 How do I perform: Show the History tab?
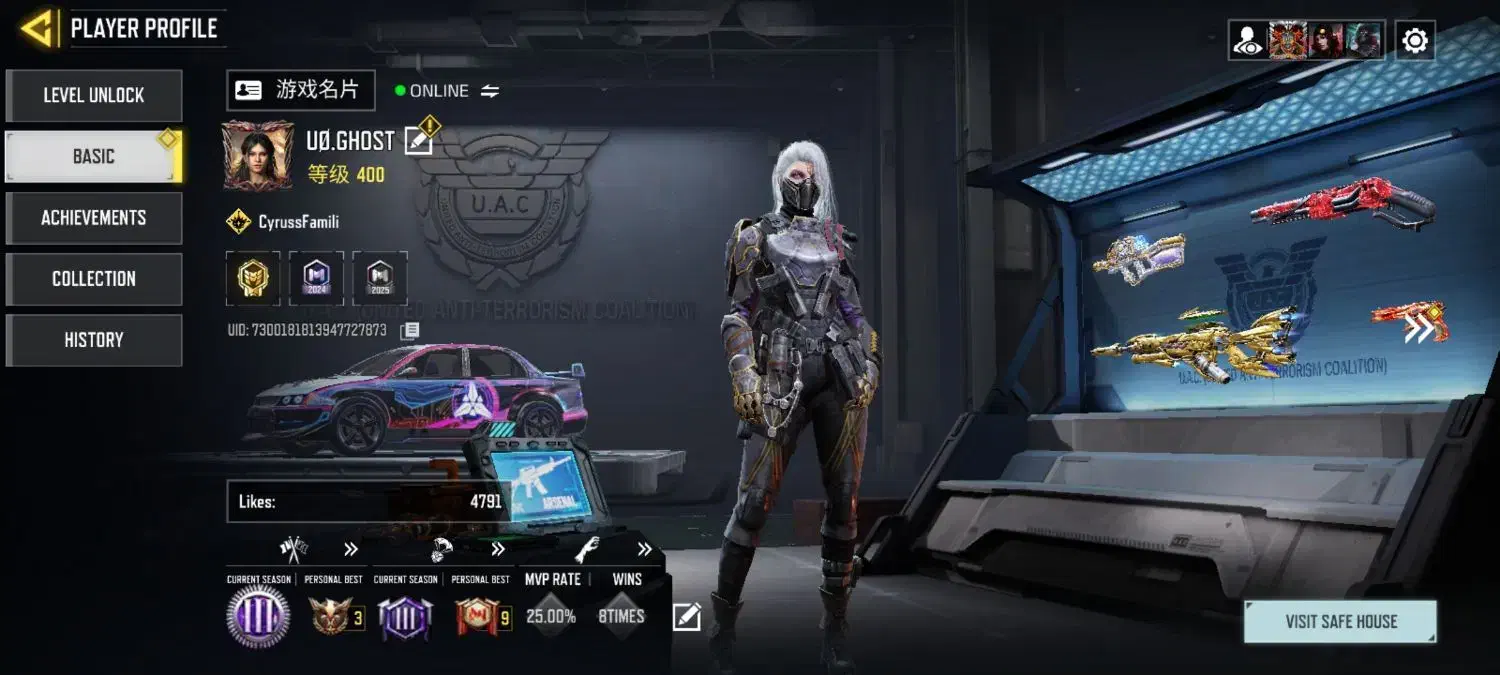pyautogui.click(x=94, y=340)
